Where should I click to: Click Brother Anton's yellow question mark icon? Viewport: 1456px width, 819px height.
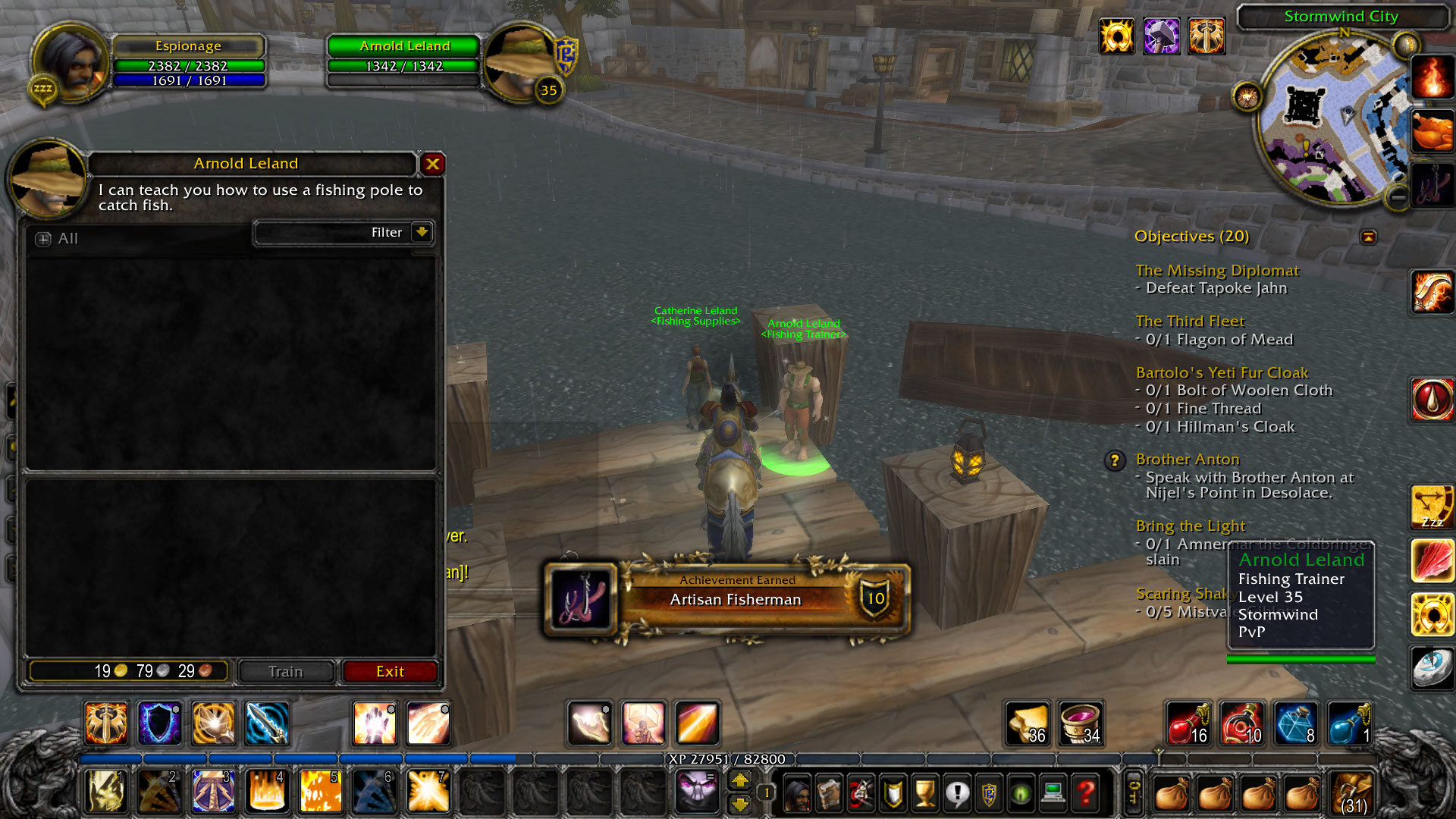[1115, 460]
